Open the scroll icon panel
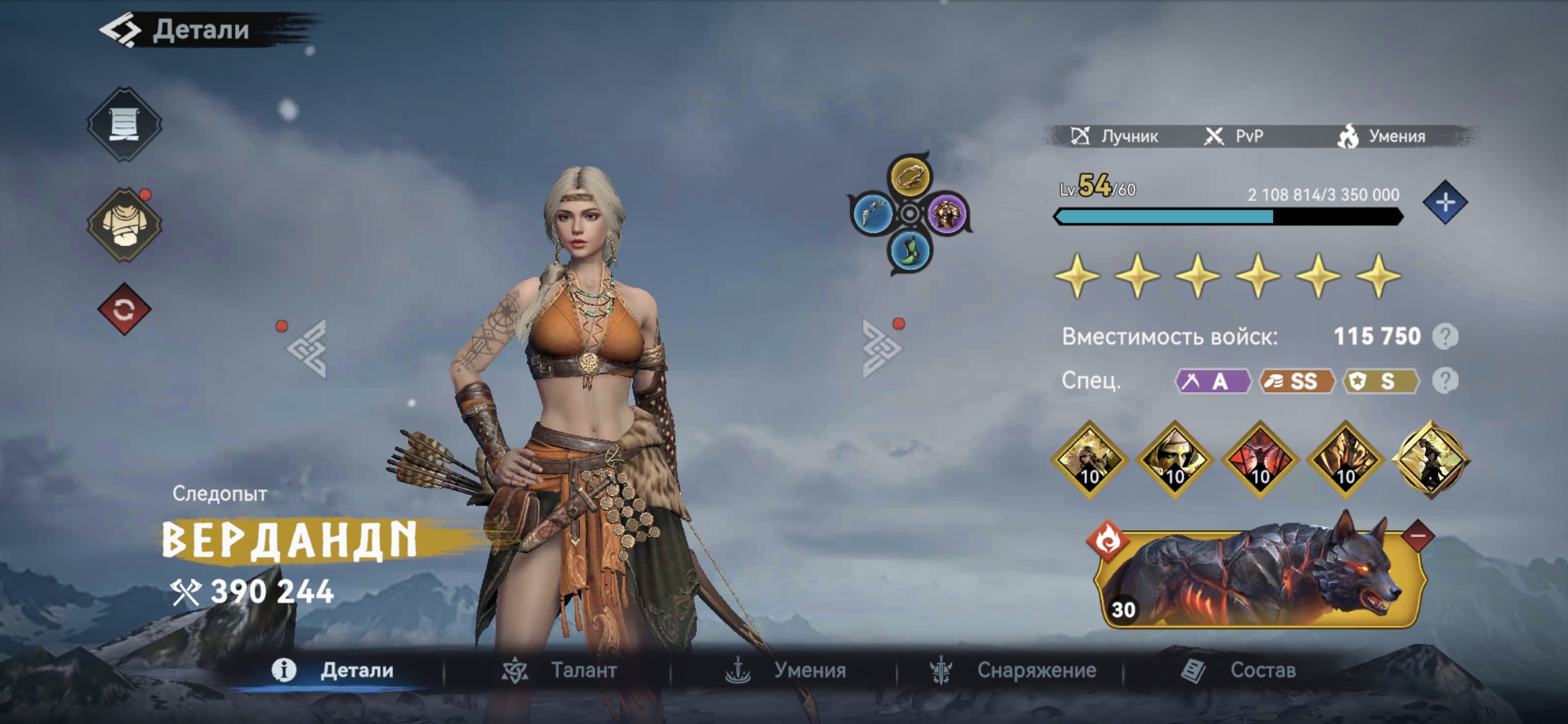This screenshot has width=1568, height=724. point(124,124)
